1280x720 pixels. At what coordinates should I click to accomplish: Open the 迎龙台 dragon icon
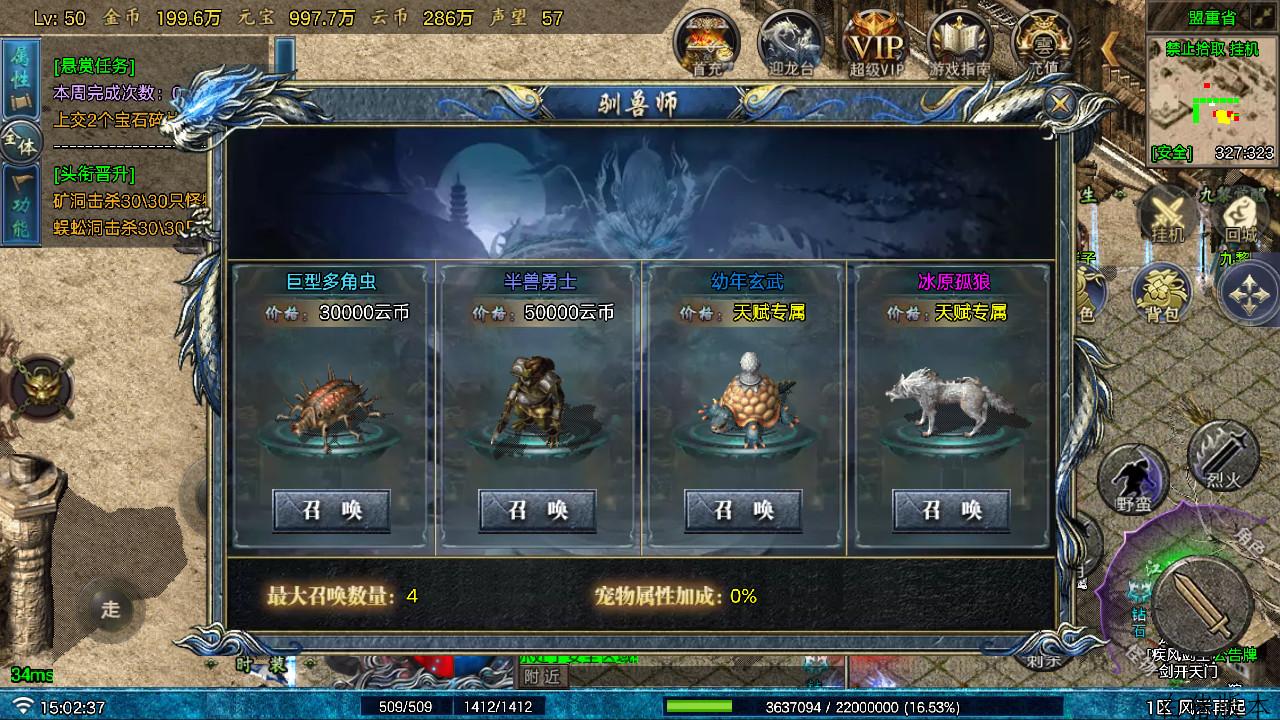790,42
